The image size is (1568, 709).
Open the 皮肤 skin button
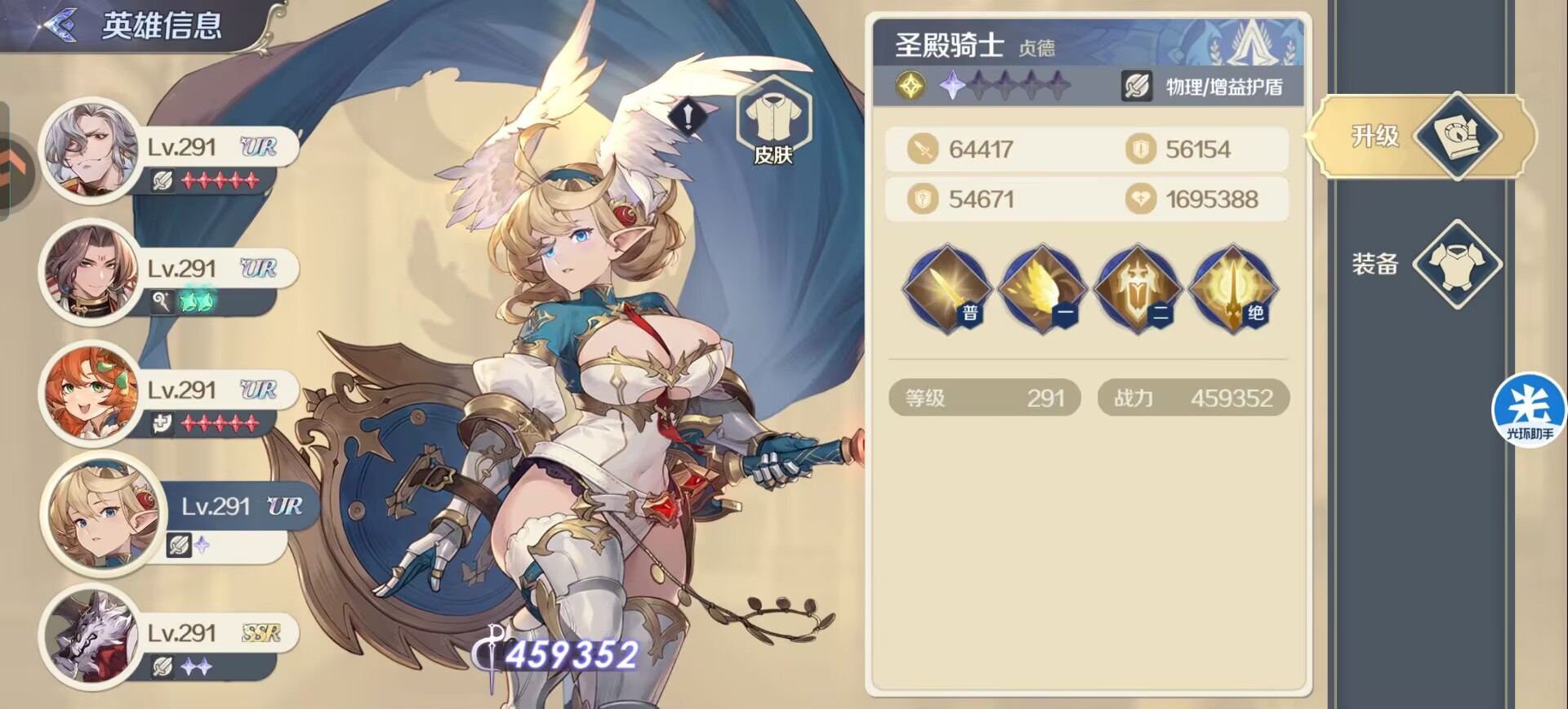click(773, 122)
